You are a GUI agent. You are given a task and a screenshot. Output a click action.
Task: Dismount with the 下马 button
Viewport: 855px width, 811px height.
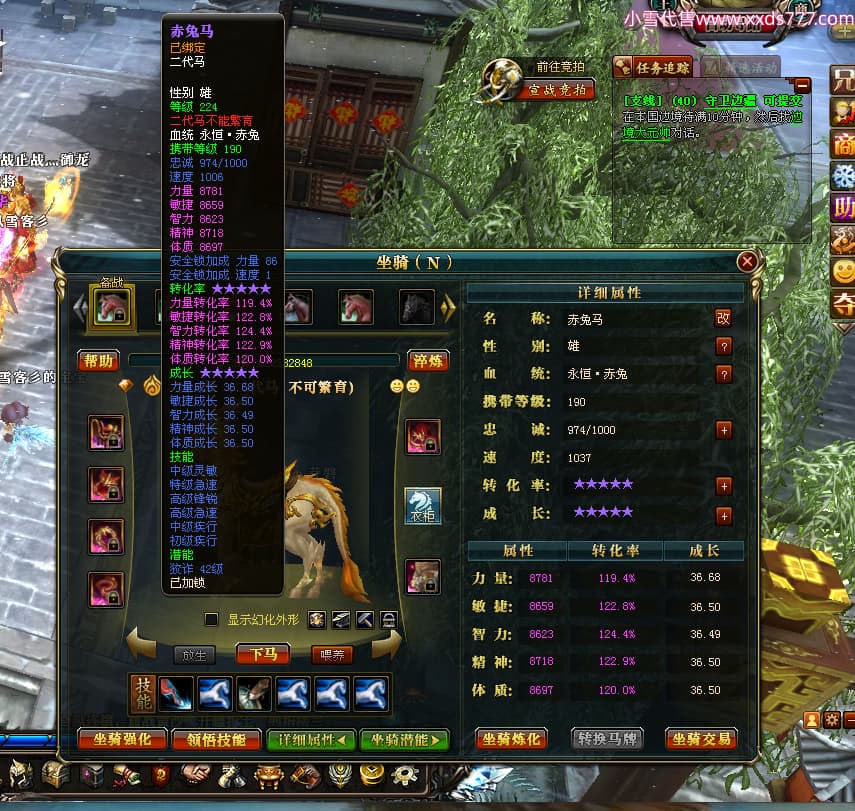(x=264, y=654)
